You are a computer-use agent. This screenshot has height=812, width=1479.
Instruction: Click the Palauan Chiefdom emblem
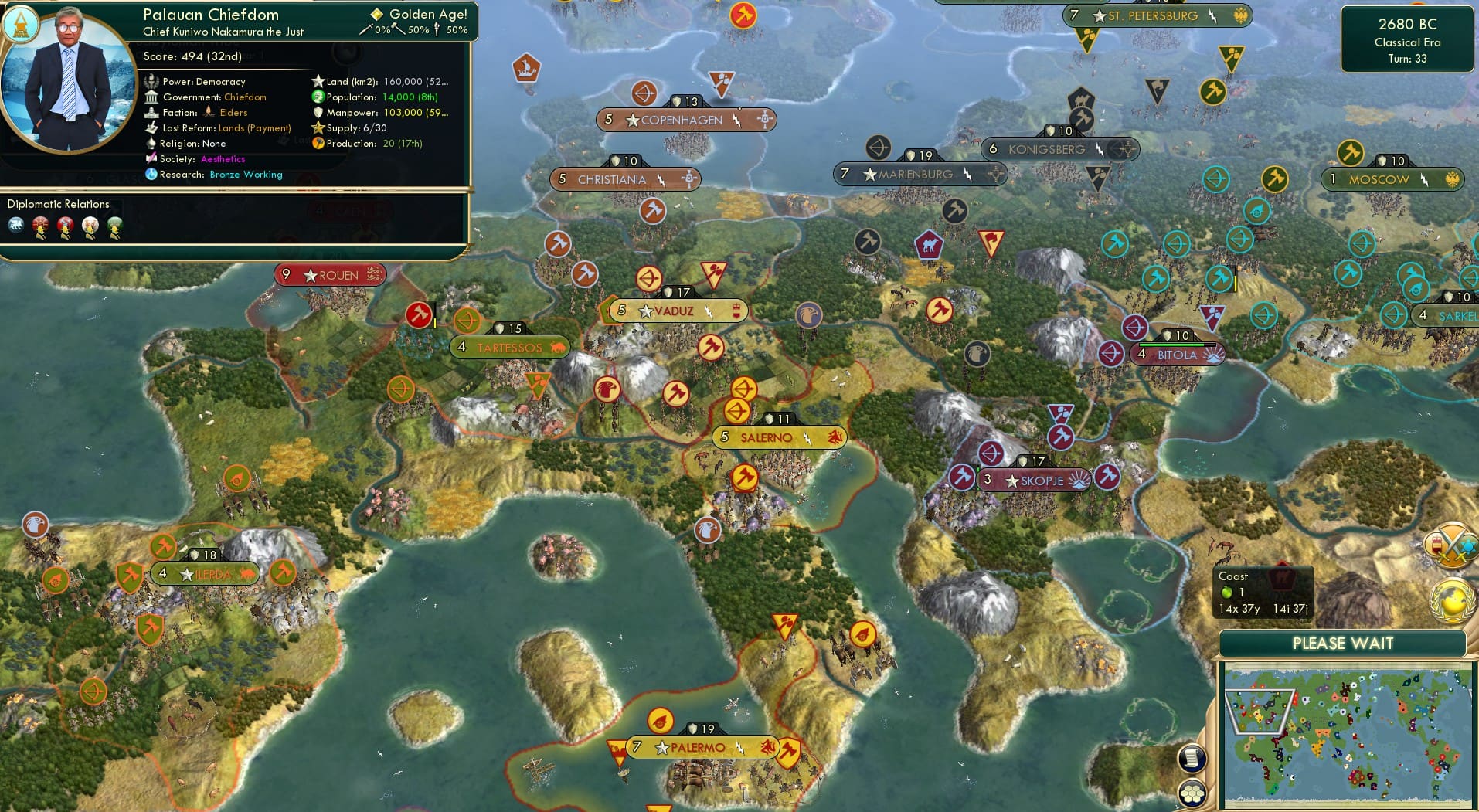point(20,25)
